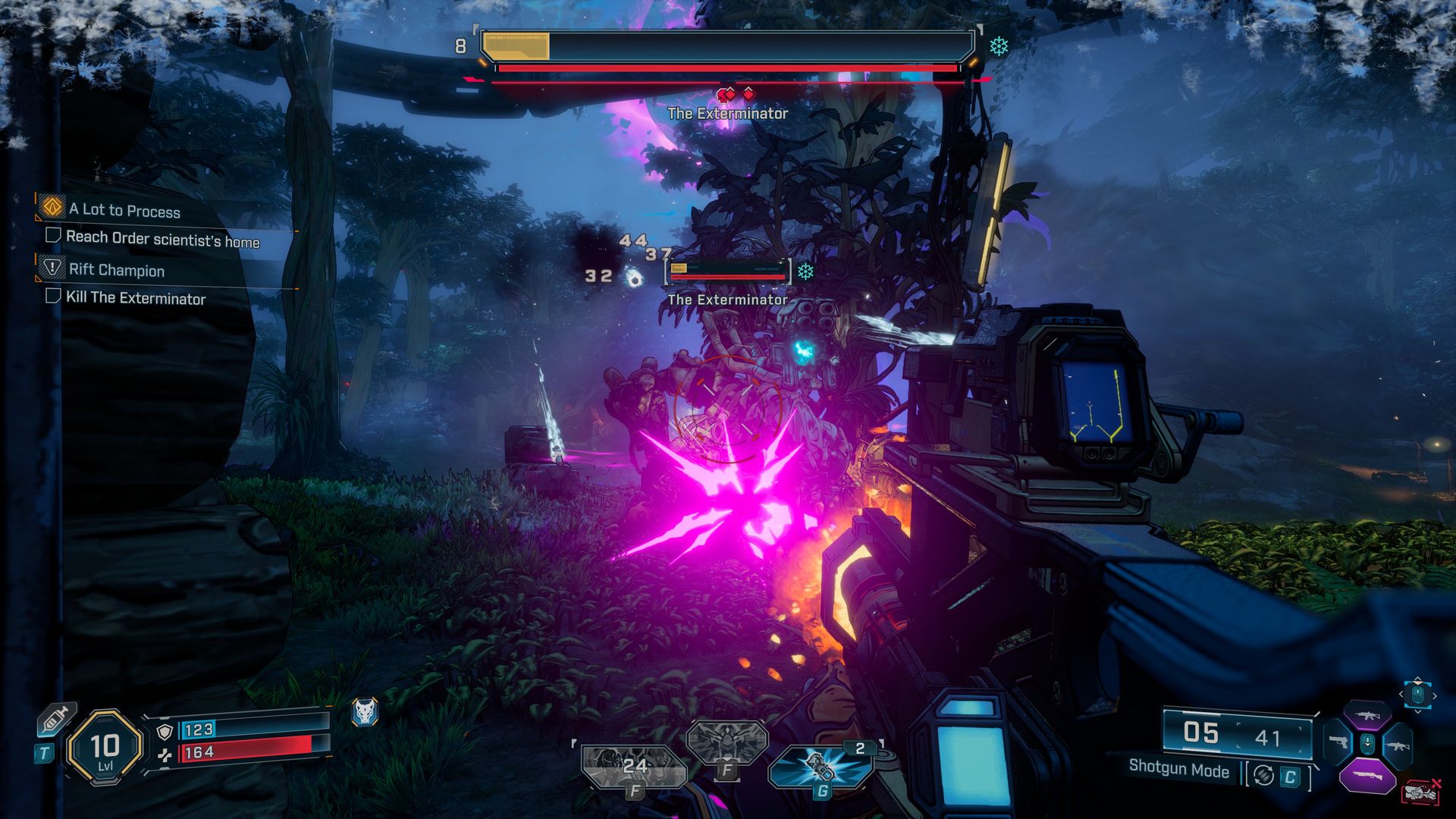Switch to the top assault rifle slot
This screenshot has height=819, width=1456.
(x=1367, y=716)
